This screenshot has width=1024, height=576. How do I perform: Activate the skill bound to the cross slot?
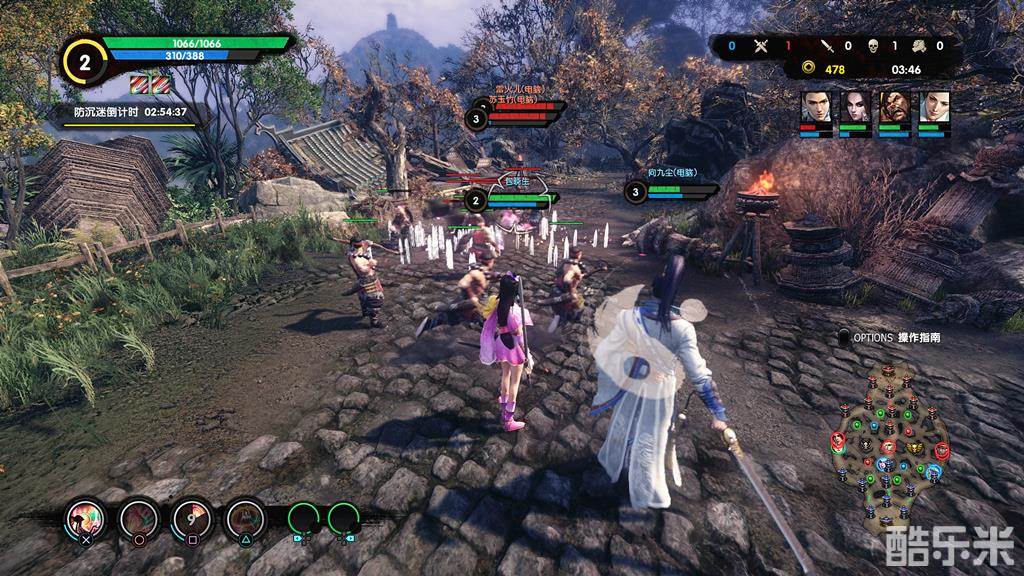coord(84,518)
